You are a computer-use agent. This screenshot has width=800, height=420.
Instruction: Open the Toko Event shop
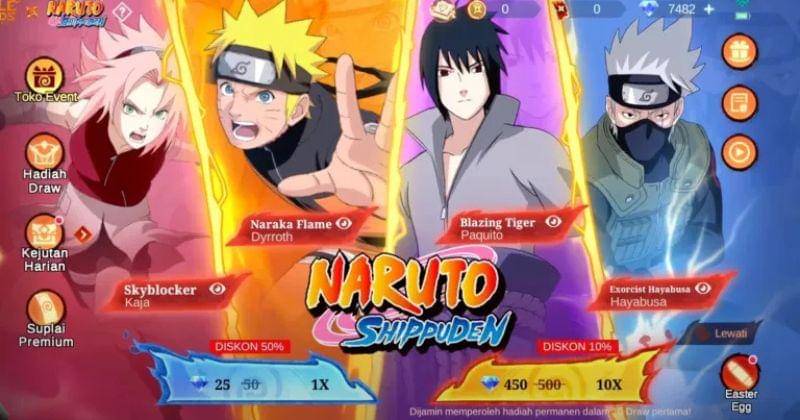44,77
